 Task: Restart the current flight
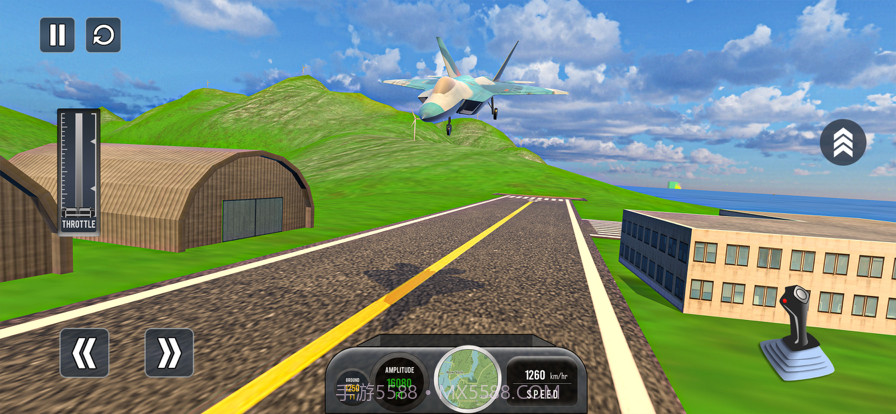103,35
